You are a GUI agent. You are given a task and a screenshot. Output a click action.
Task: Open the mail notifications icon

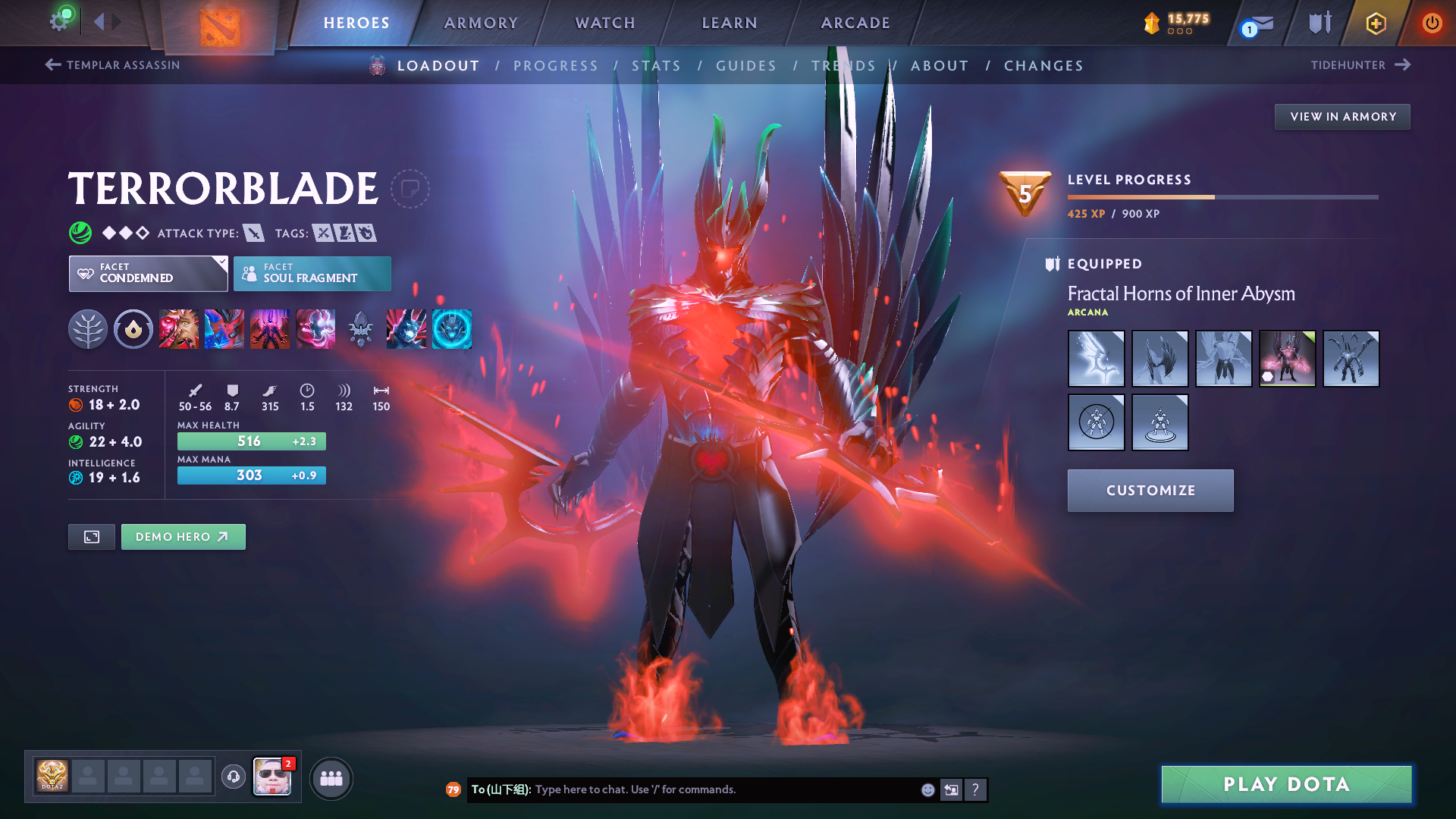click(1259, 24)
